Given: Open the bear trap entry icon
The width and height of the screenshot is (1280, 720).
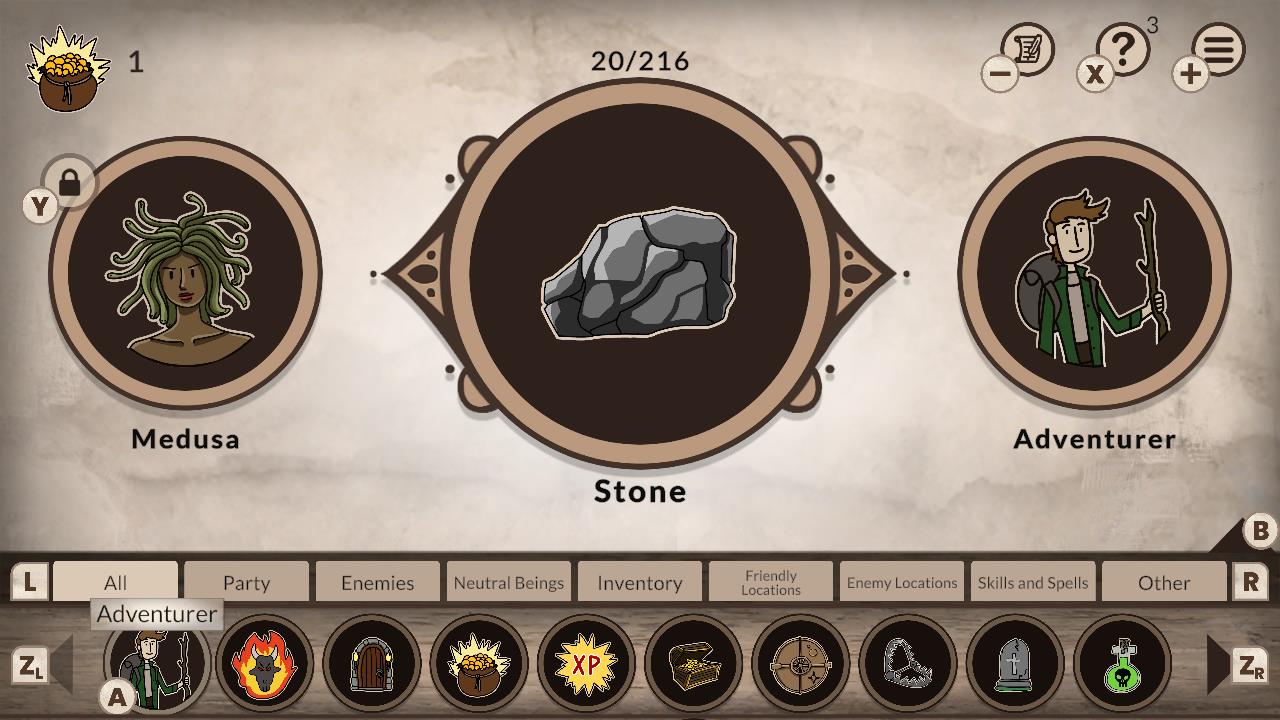Looking at the screenshot, I should pos(910,663).
